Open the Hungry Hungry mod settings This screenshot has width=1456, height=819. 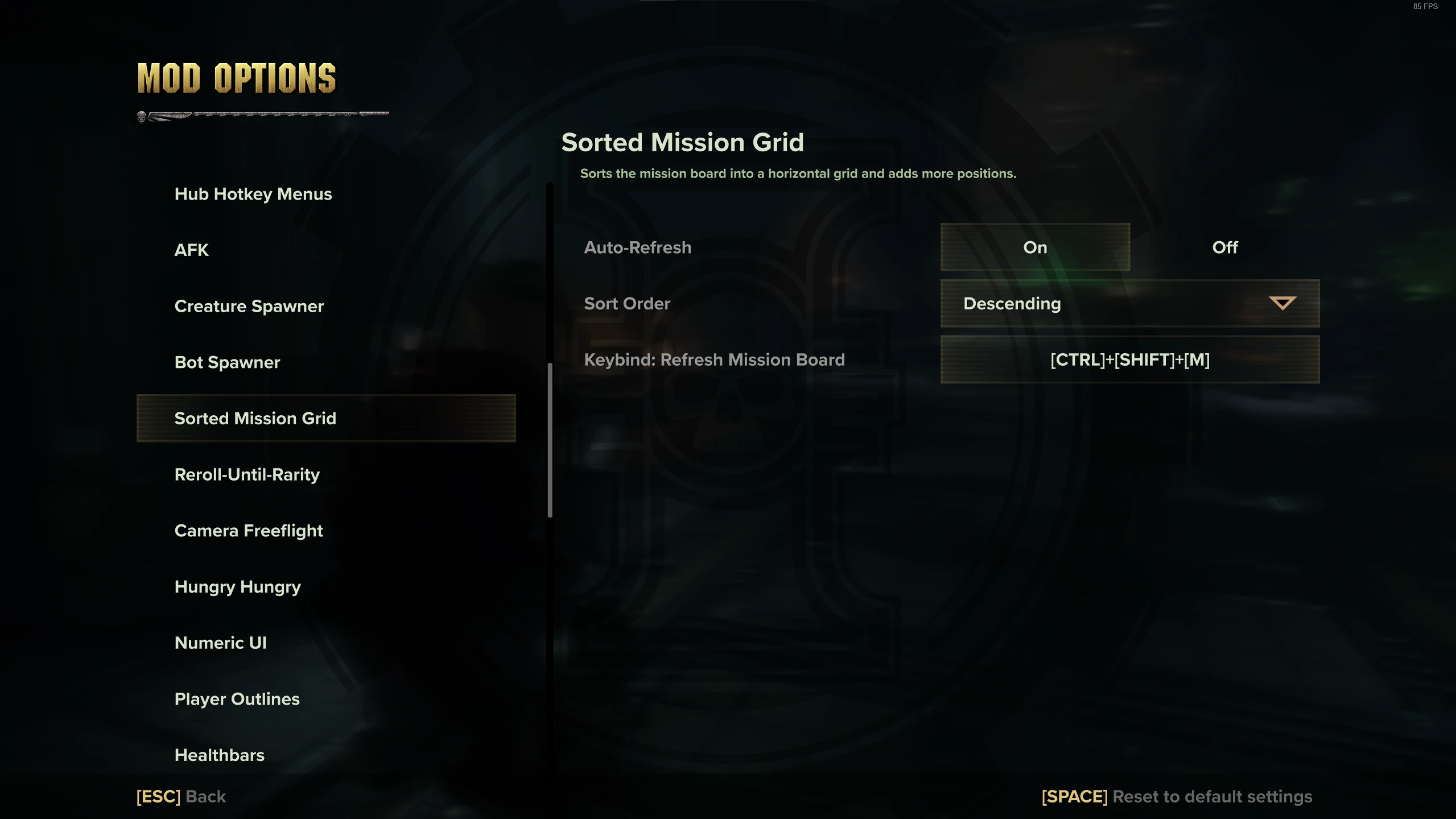pos(237,586)
